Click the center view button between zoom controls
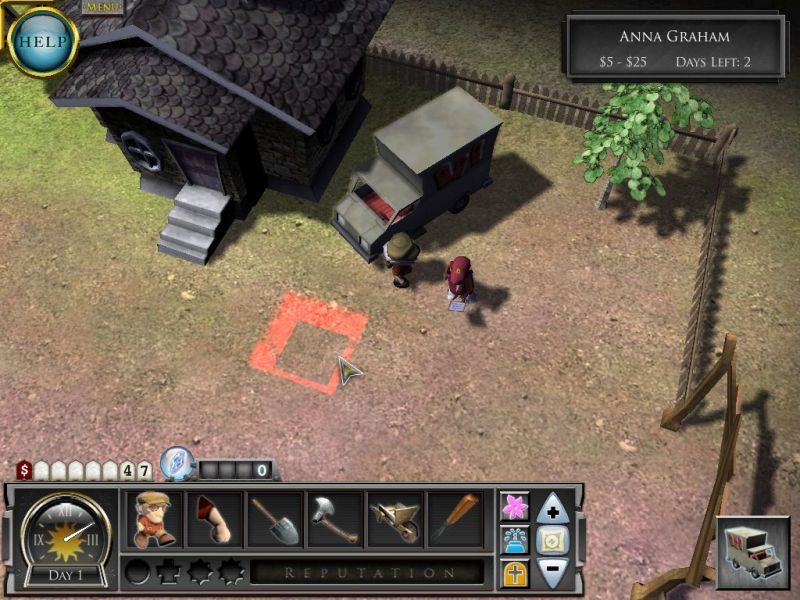 (x=553, y=541)
